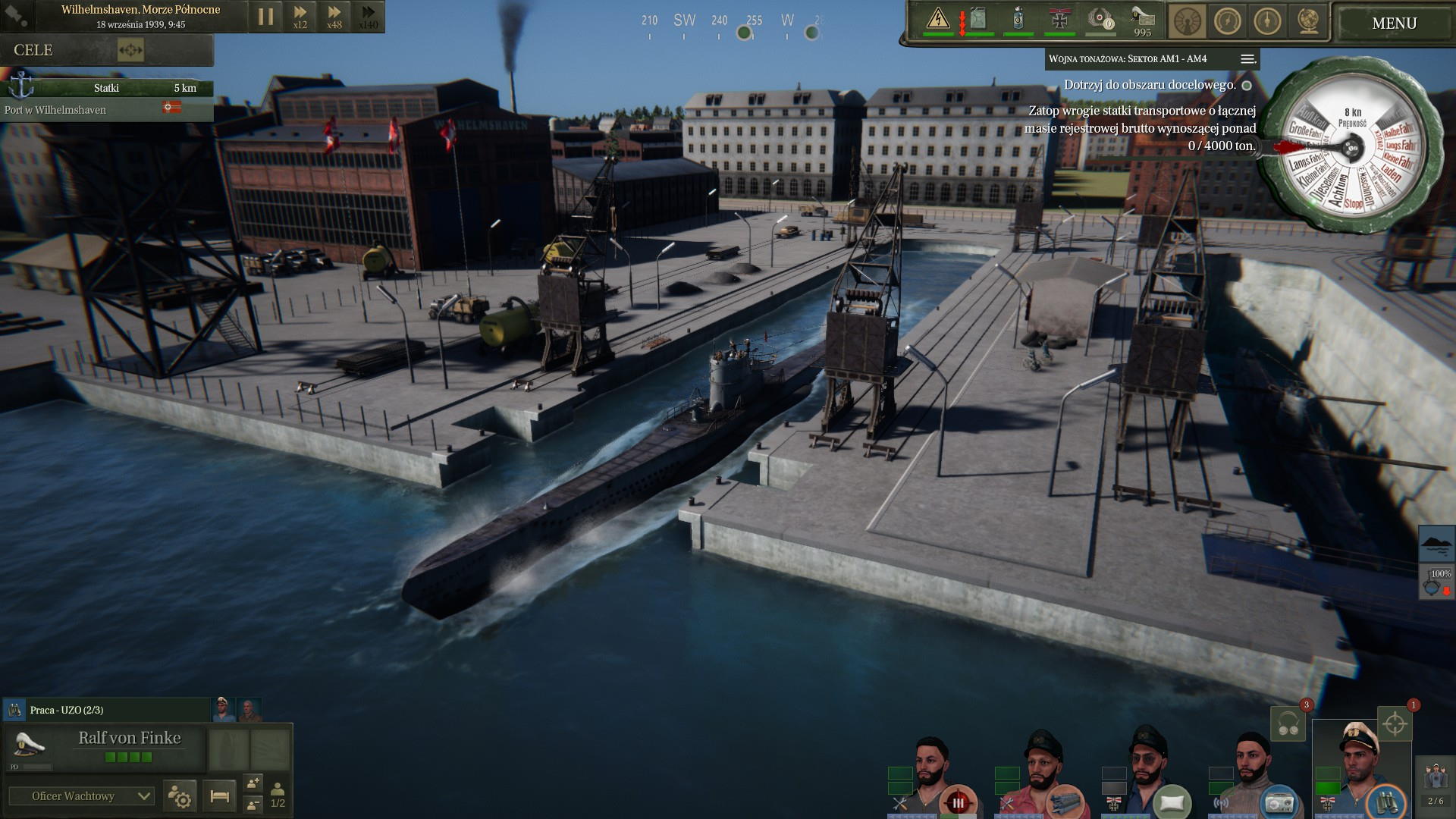
Task: Open the Wojna tonażowa mission list menu
Action: click(x=1247, y=59)
